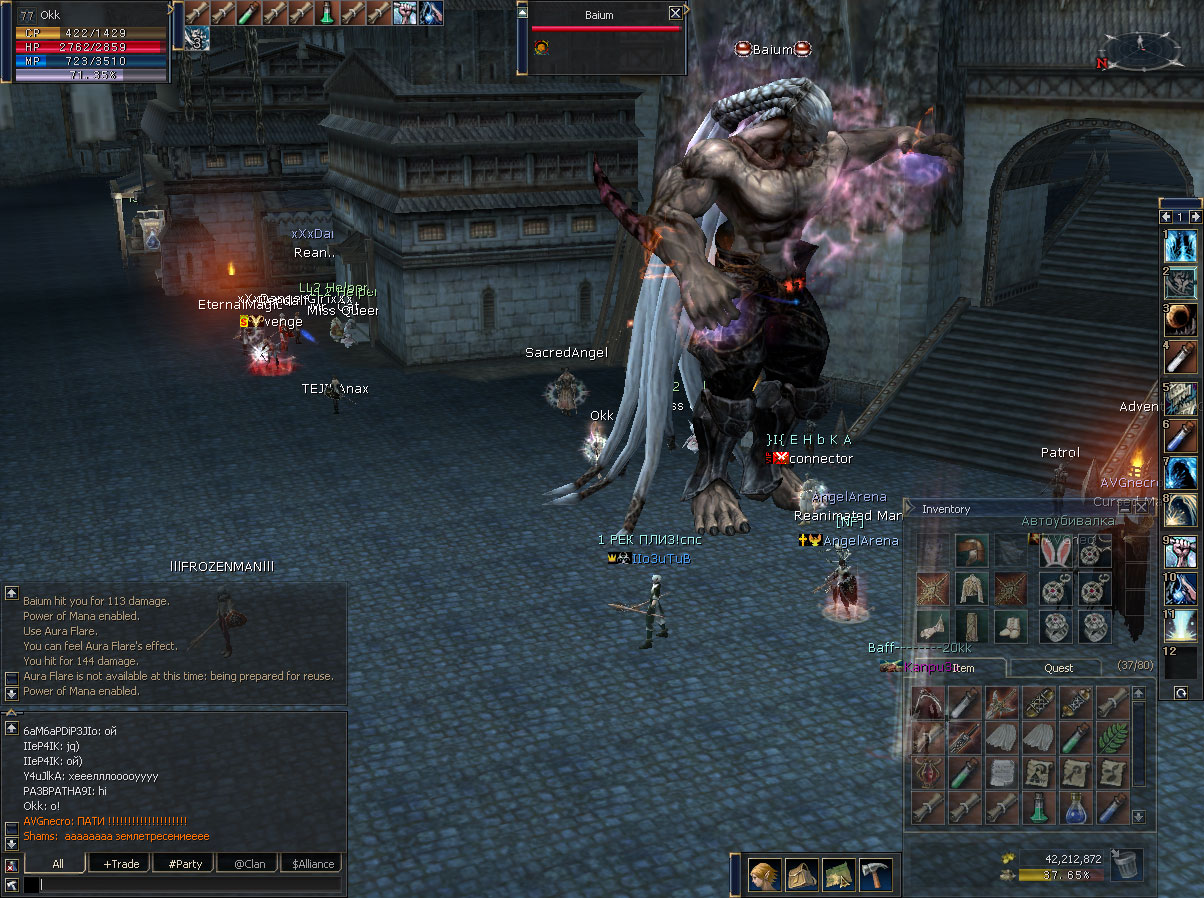Switch to the Quest tab in Inventory
This screenshot has width=1204, height=898.
1058,668
